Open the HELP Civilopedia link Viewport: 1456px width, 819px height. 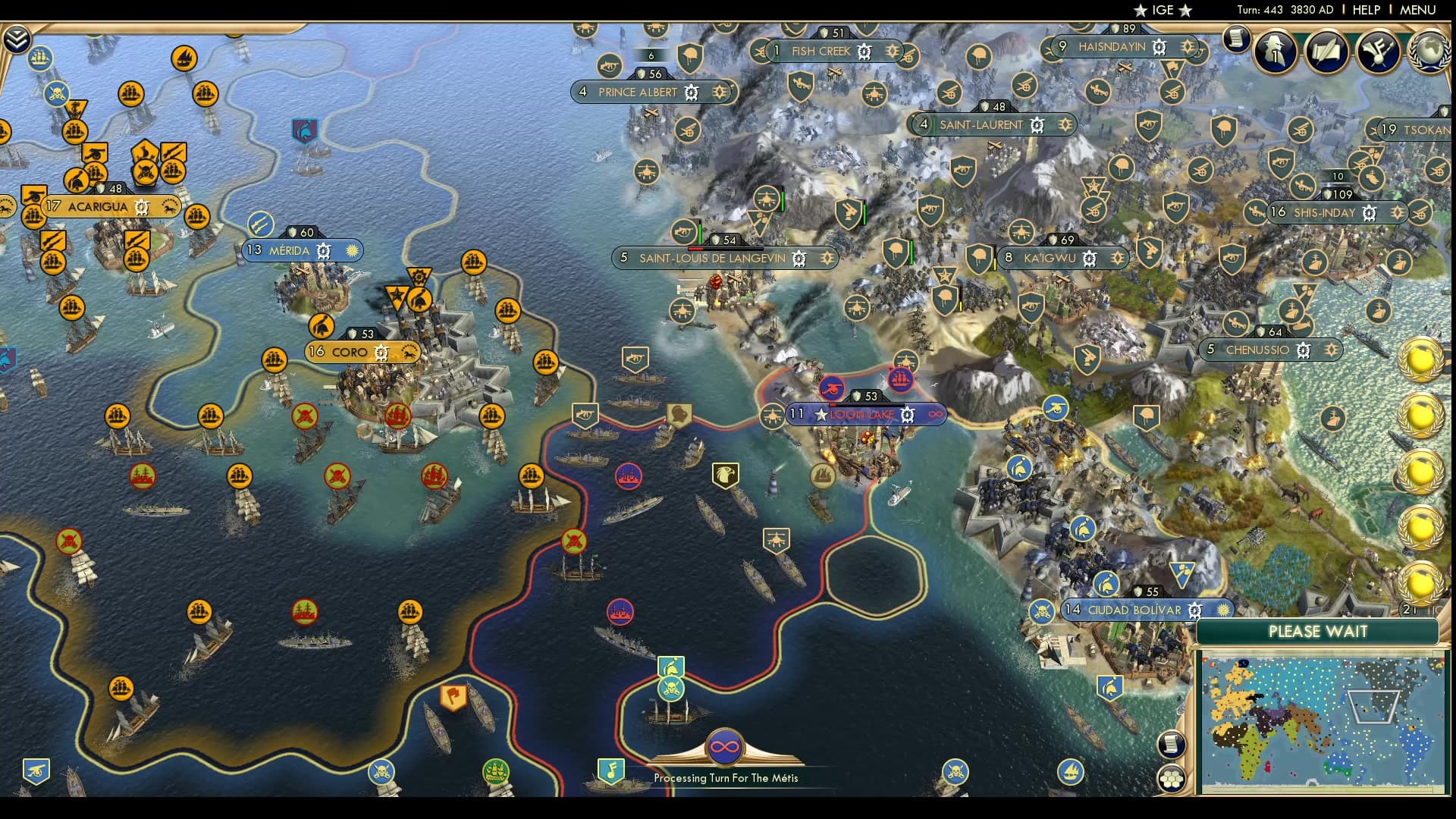1366,10
